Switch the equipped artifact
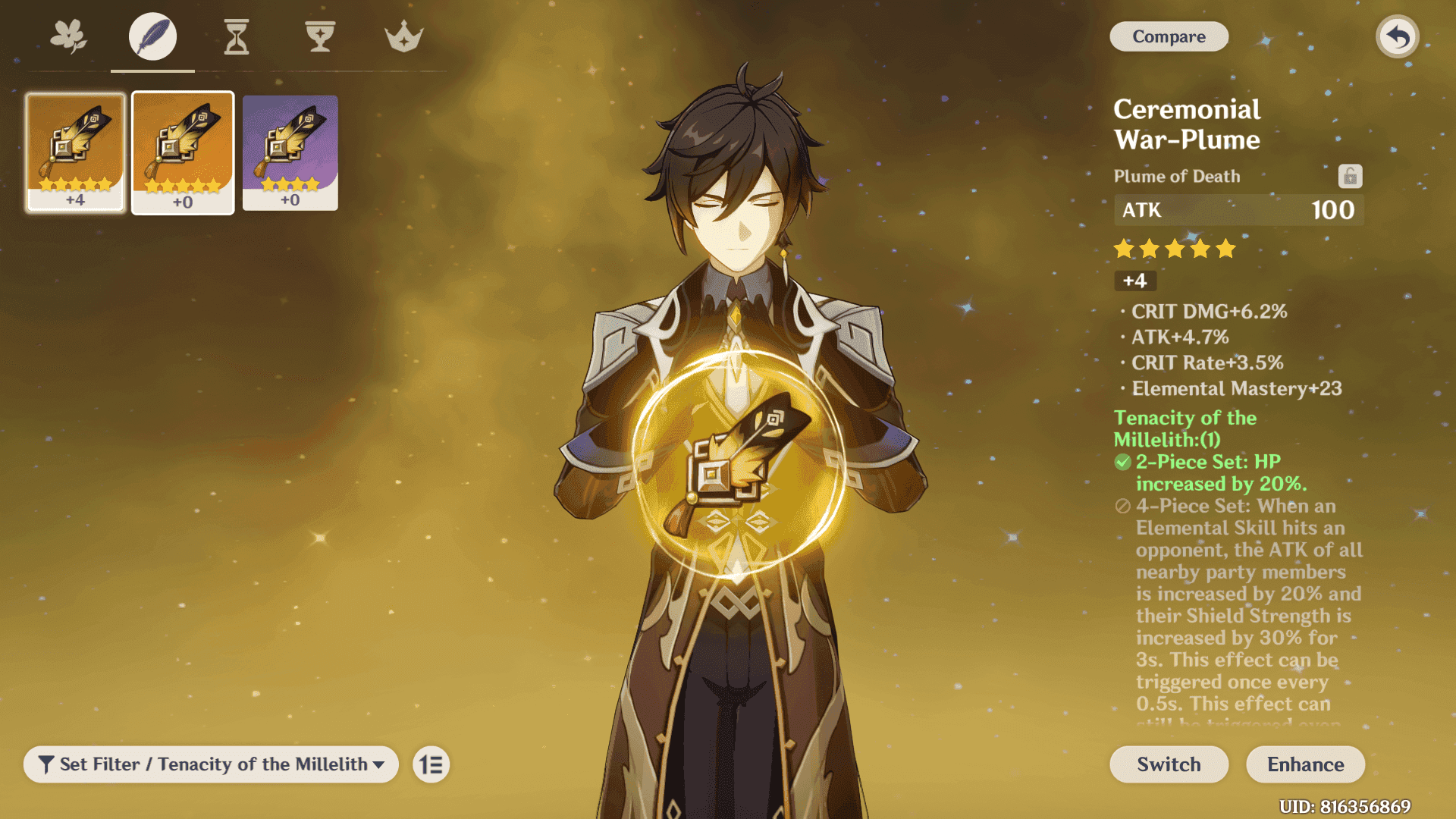1456x819 pixels. (1169, 764)
